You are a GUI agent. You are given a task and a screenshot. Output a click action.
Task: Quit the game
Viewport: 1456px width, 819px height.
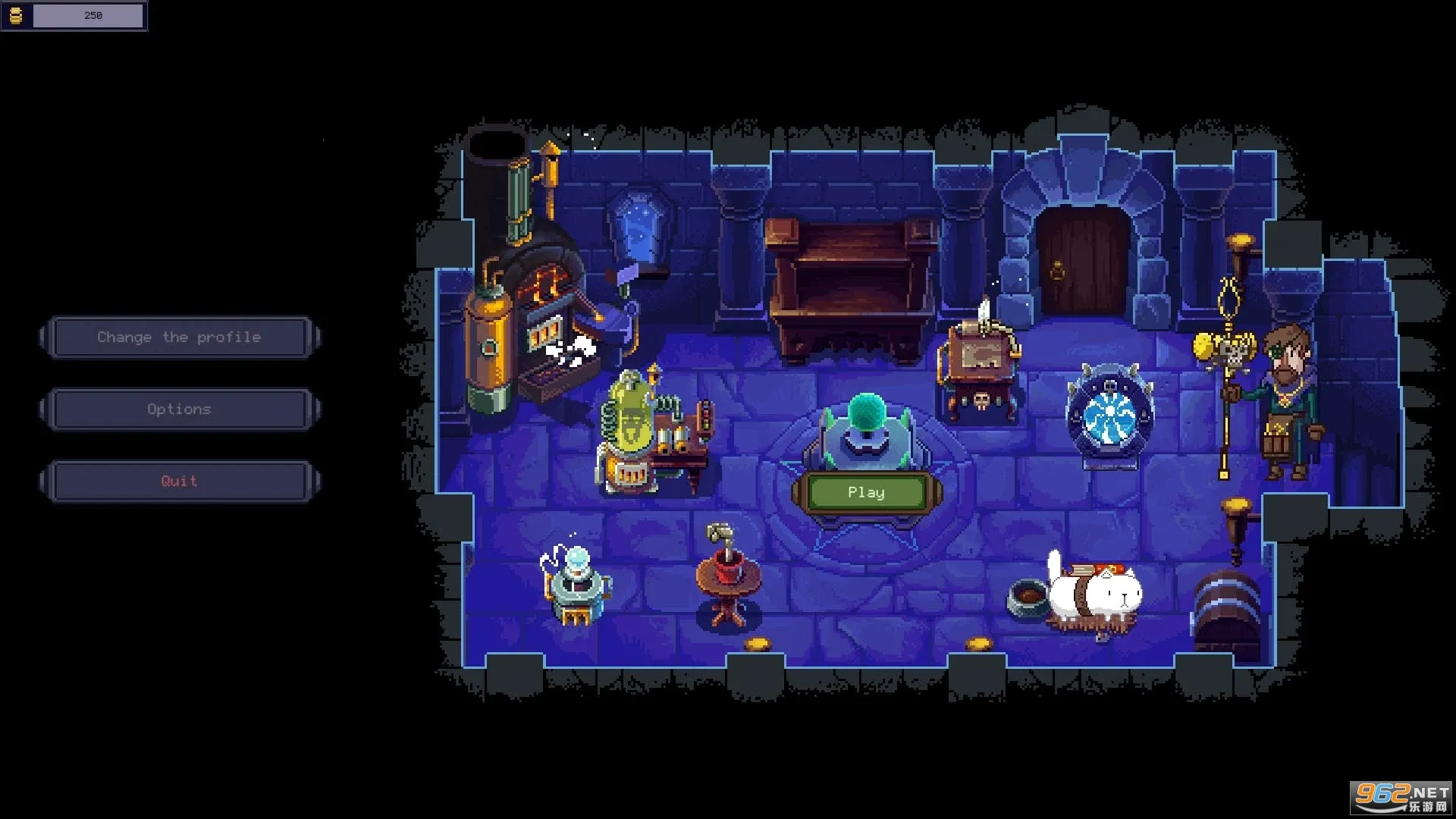[180, 482]
